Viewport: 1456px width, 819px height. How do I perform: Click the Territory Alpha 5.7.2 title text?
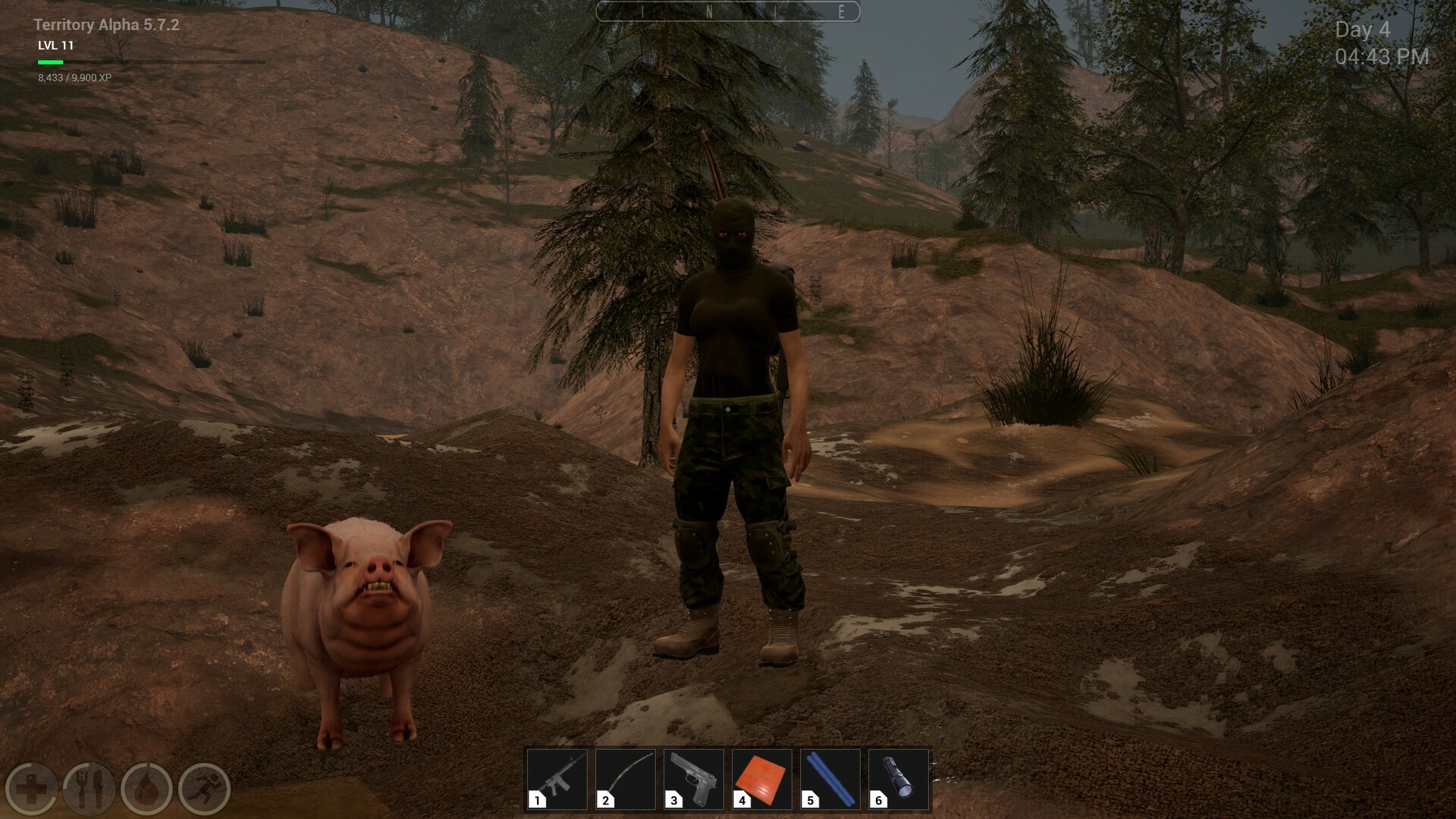pos(107,24)
